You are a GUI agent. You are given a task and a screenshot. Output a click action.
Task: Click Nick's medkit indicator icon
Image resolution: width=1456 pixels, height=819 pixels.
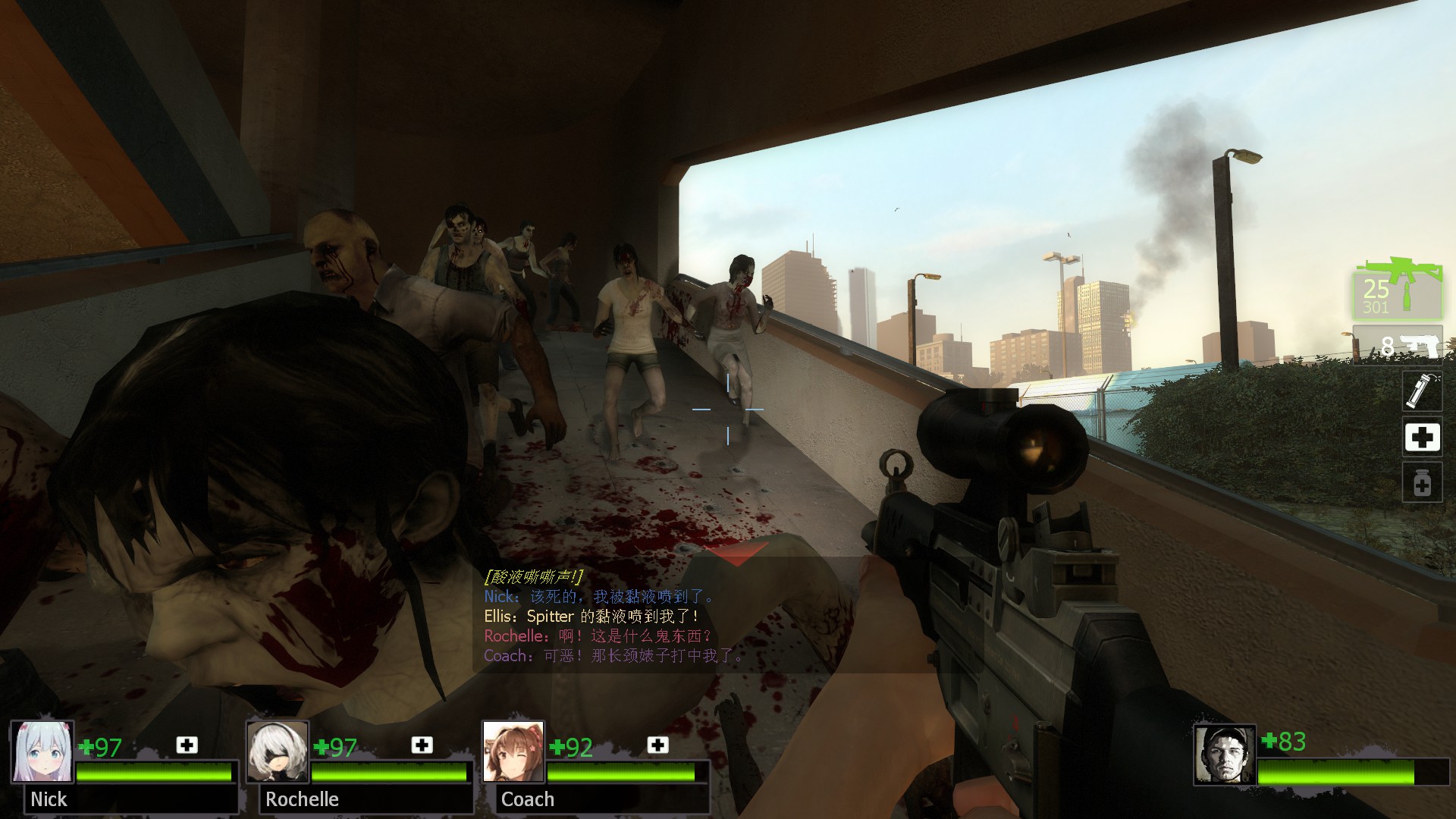[187, 745]
